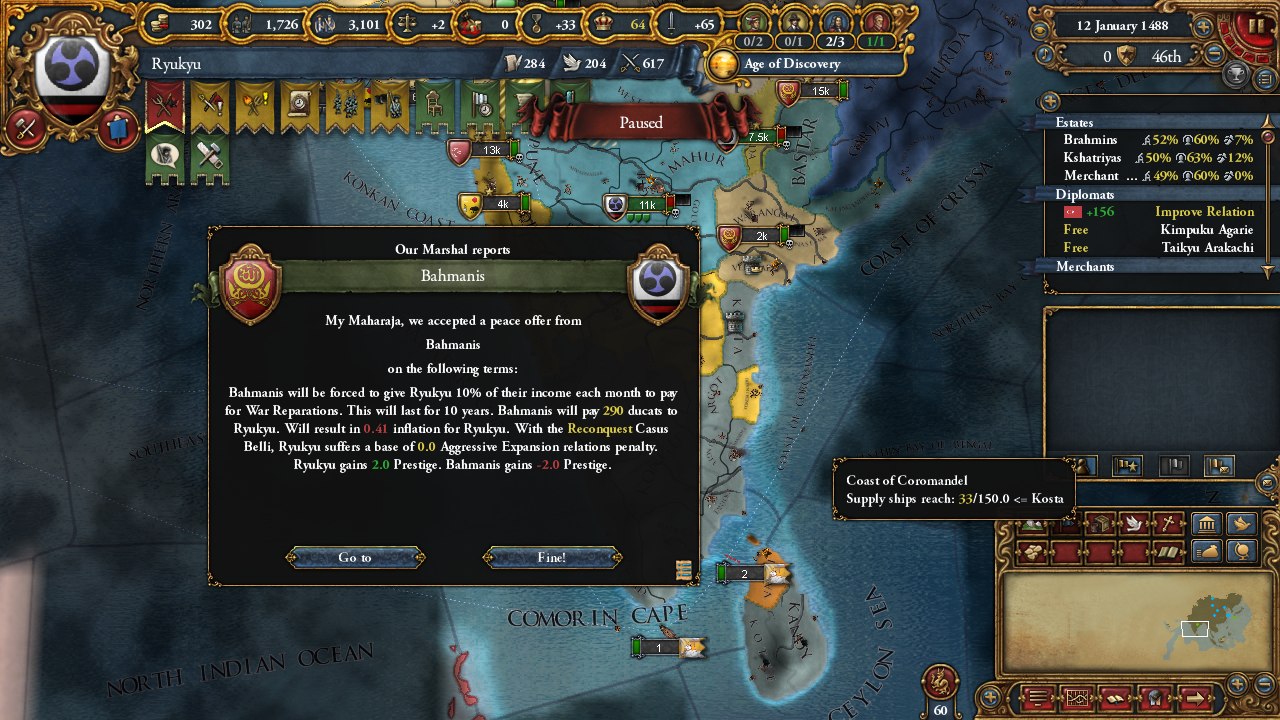The width and height of the screenshot is (1280, 720).
Task: Click the red rebels alert banner
Action: (x=165, y=107)
